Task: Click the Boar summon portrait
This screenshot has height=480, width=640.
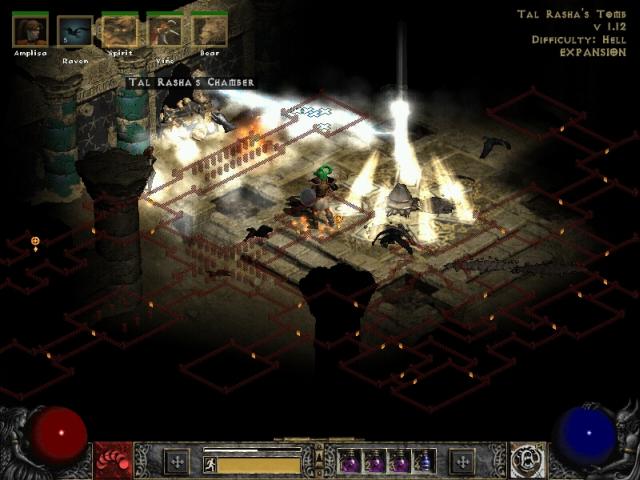Action: 210,32
